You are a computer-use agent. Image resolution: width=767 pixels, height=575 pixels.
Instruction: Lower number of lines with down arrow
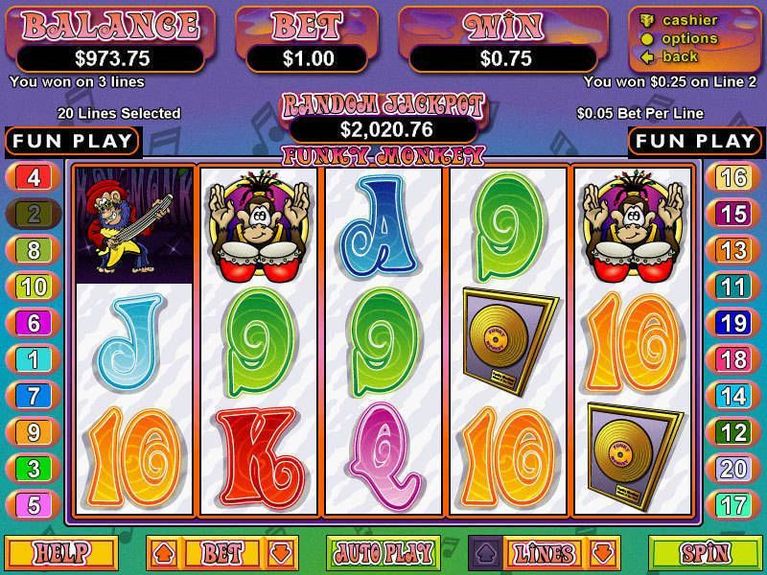click(x=603, y=552)
